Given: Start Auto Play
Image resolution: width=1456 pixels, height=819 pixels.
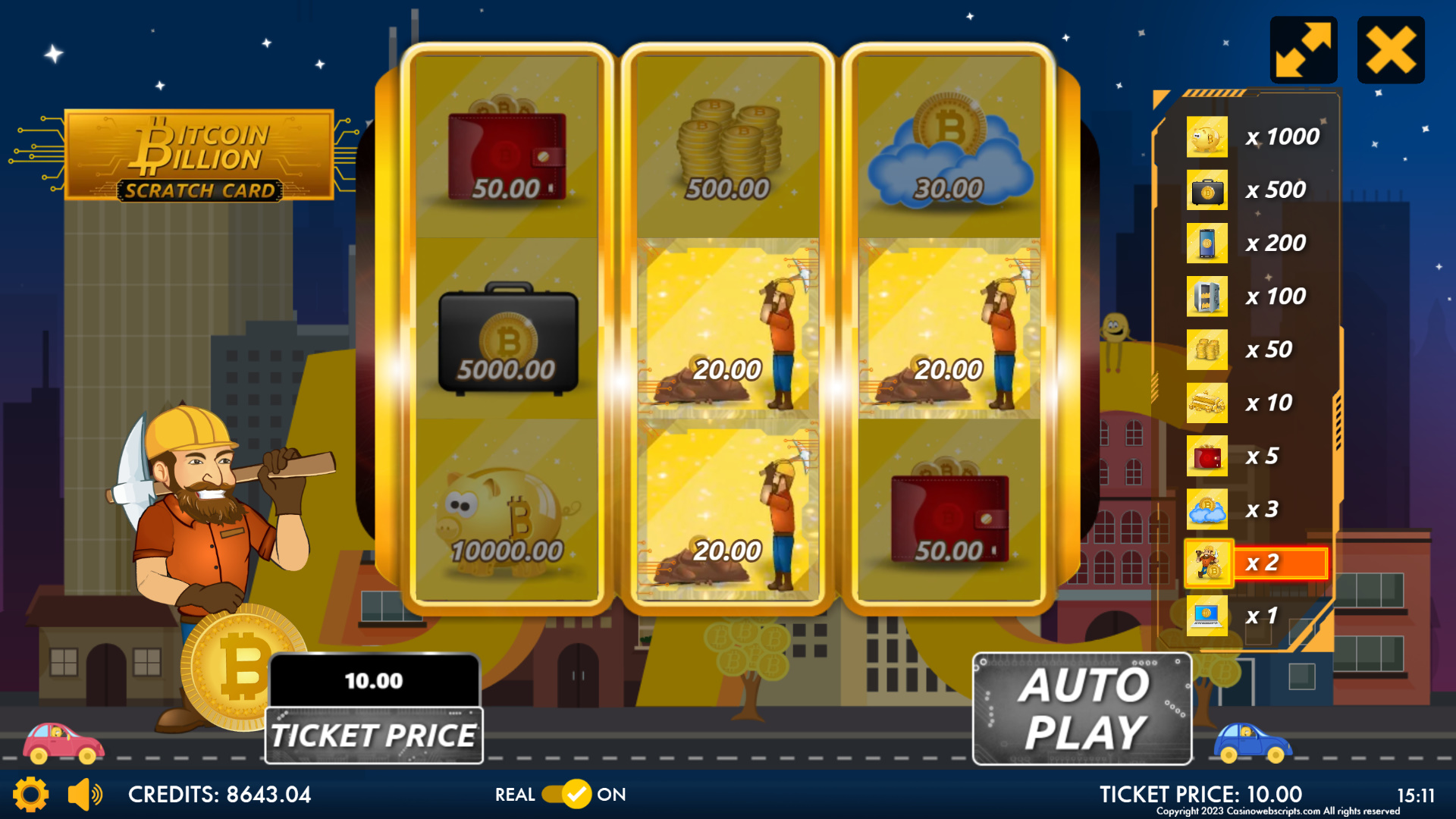Looking at the screenshot, I should 1081,709.
